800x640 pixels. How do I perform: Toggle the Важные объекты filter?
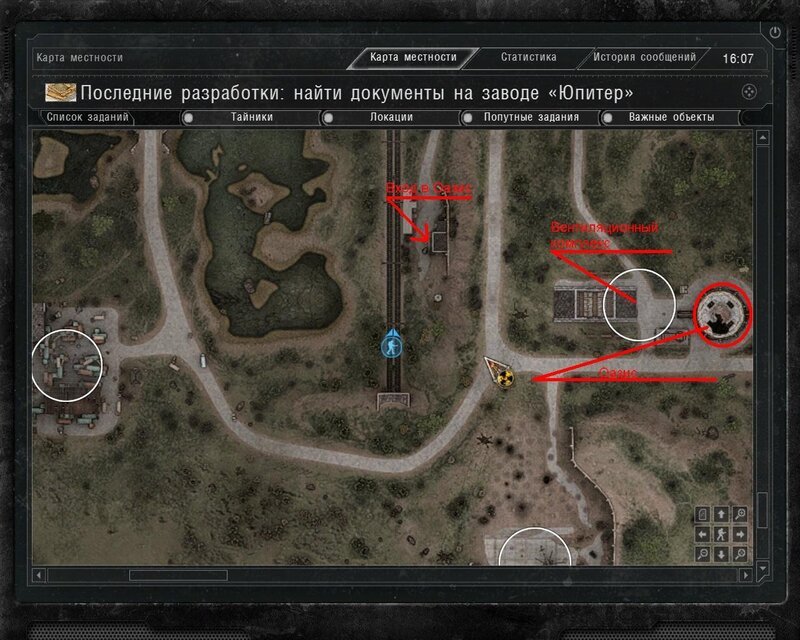pyautogui.click(x=671, y=117)
